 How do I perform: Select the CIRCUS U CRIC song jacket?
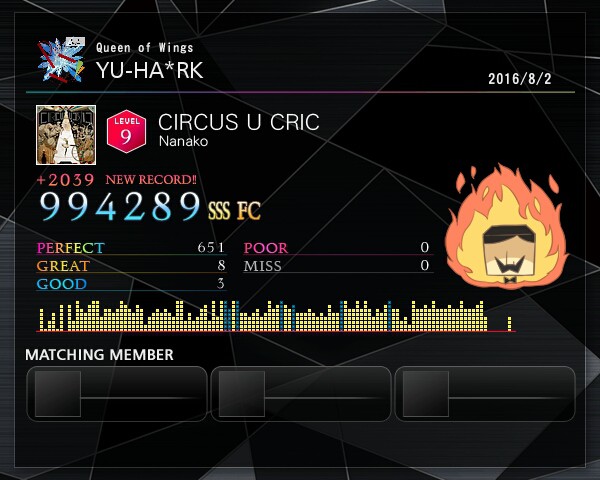(65, 134)
